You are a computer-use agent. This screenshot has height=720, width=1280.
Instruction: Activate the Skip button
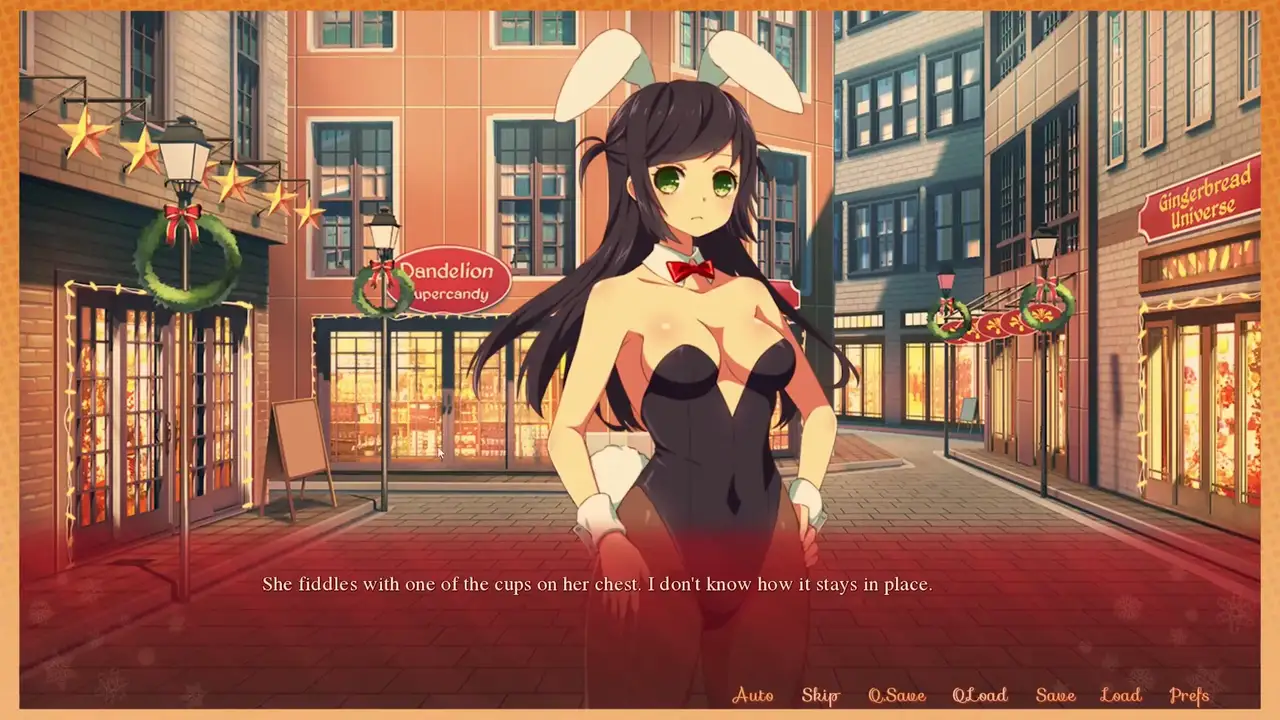tap(820, 695)
